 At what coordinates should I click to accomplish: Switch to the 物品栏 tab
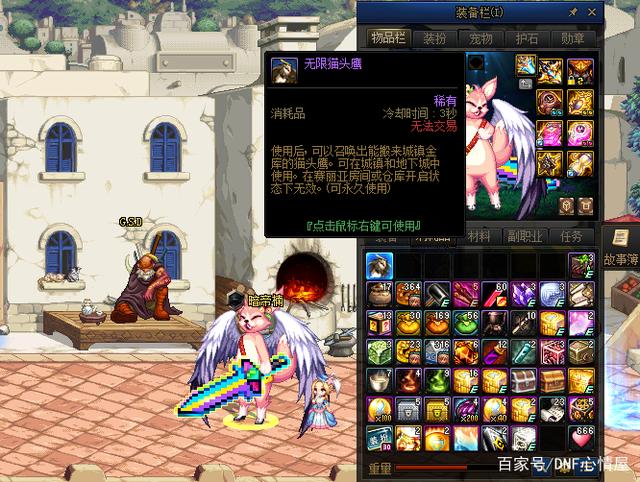(x=386, y=38)
